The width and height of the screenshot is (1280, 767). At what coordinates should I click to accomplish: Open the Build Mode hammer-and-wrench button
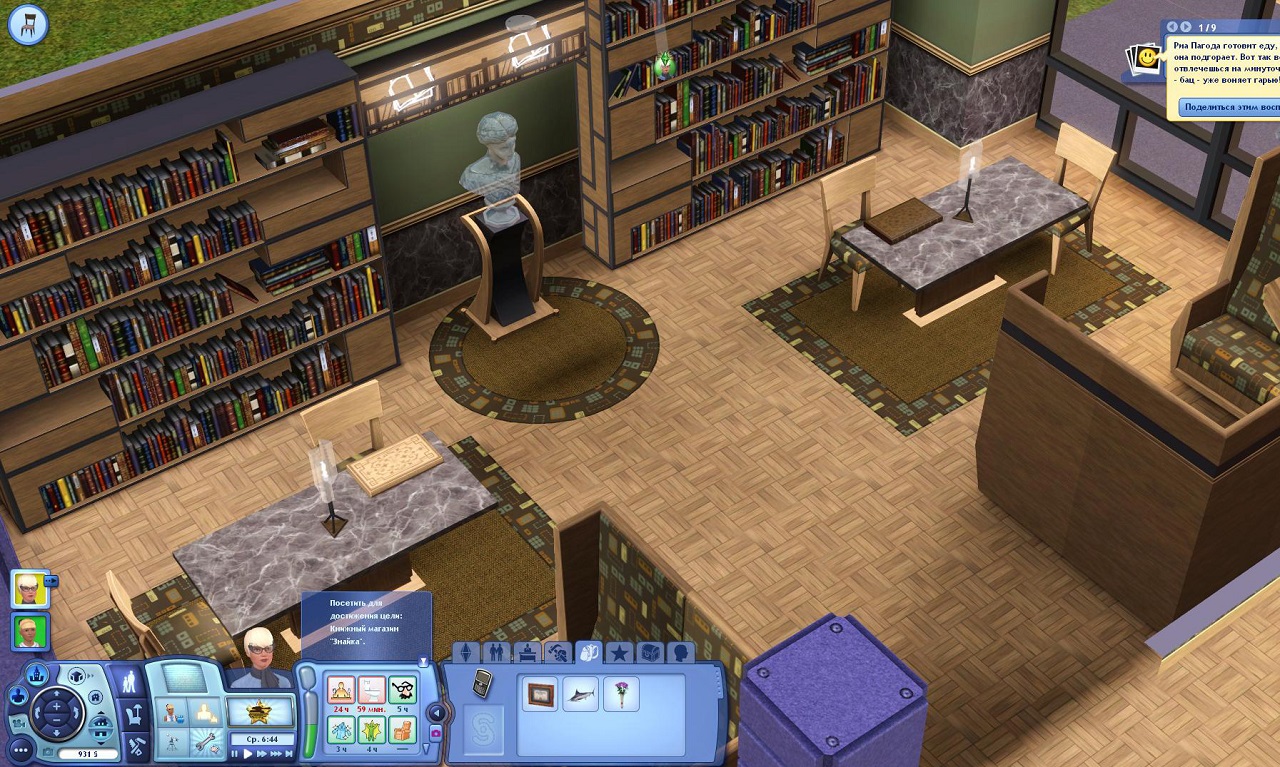tap(137, 745)
